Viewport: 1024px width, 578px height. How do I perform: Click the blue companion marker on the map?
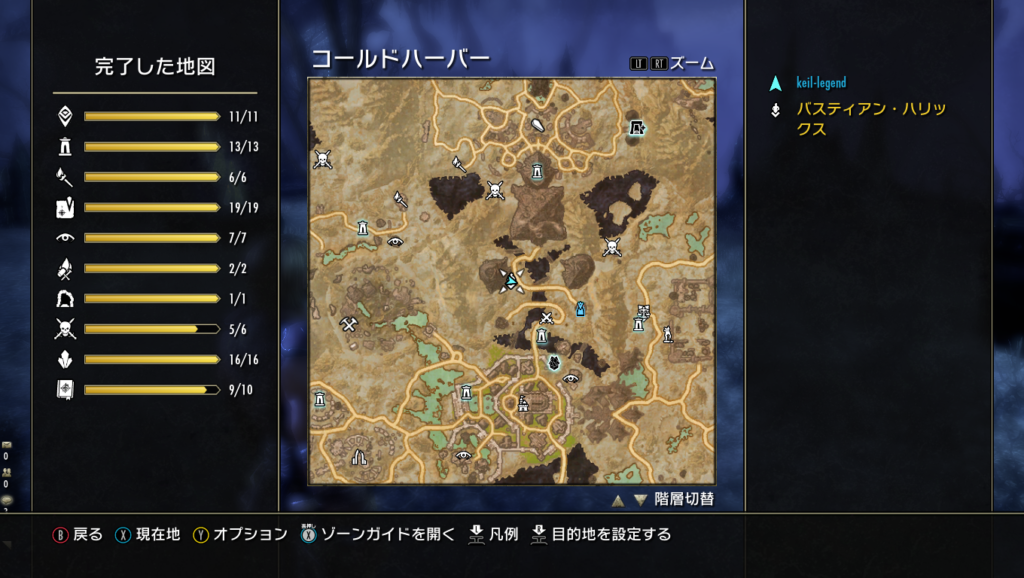(579, 309)
